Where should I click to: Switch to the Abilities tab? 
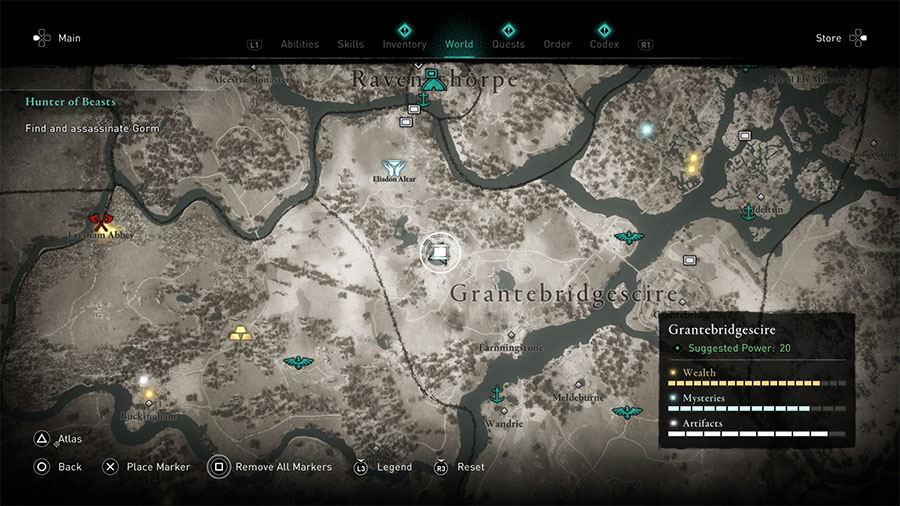tap(299, 44)
